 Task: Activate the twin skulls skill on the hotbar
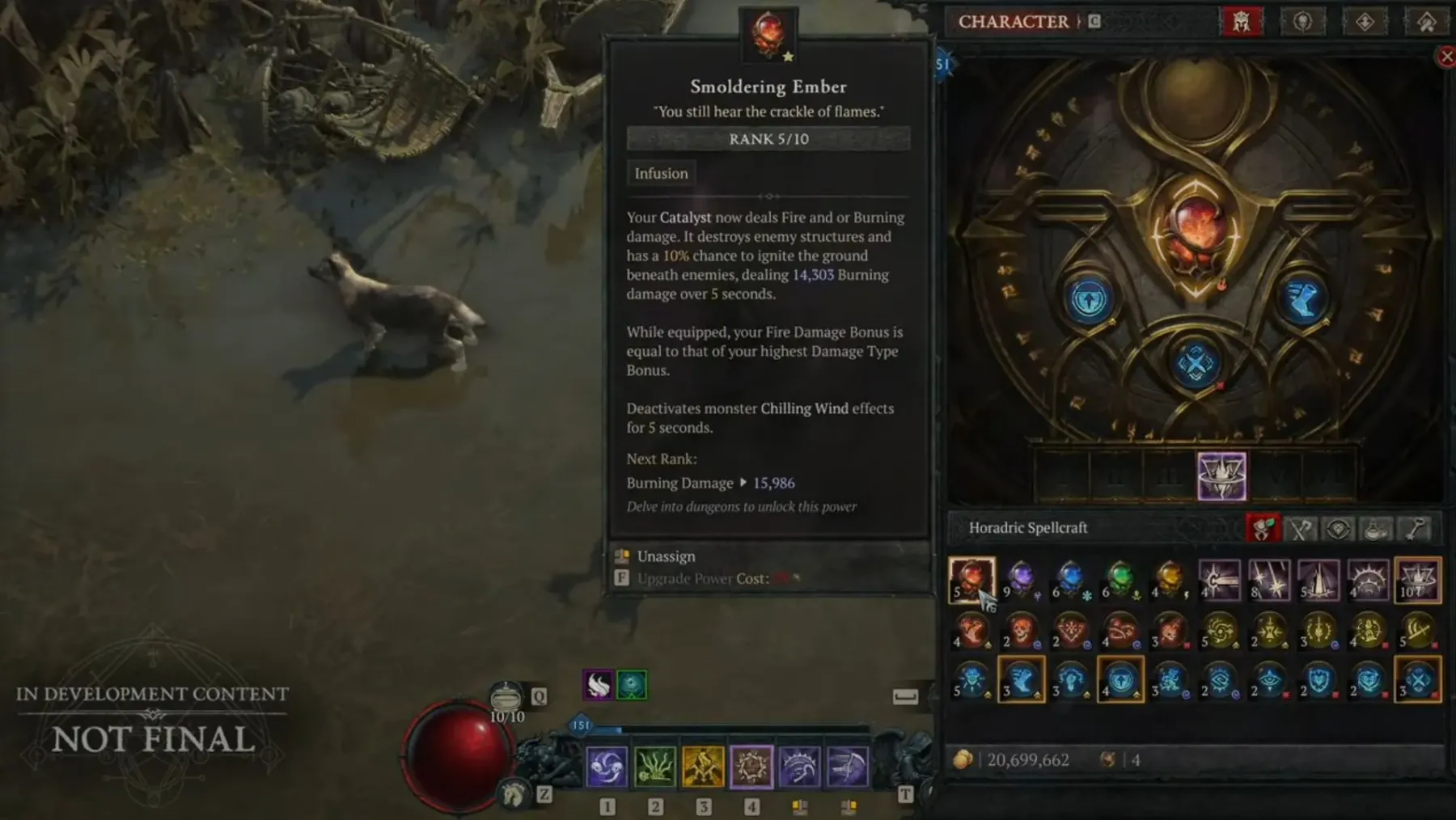[606, 767]
